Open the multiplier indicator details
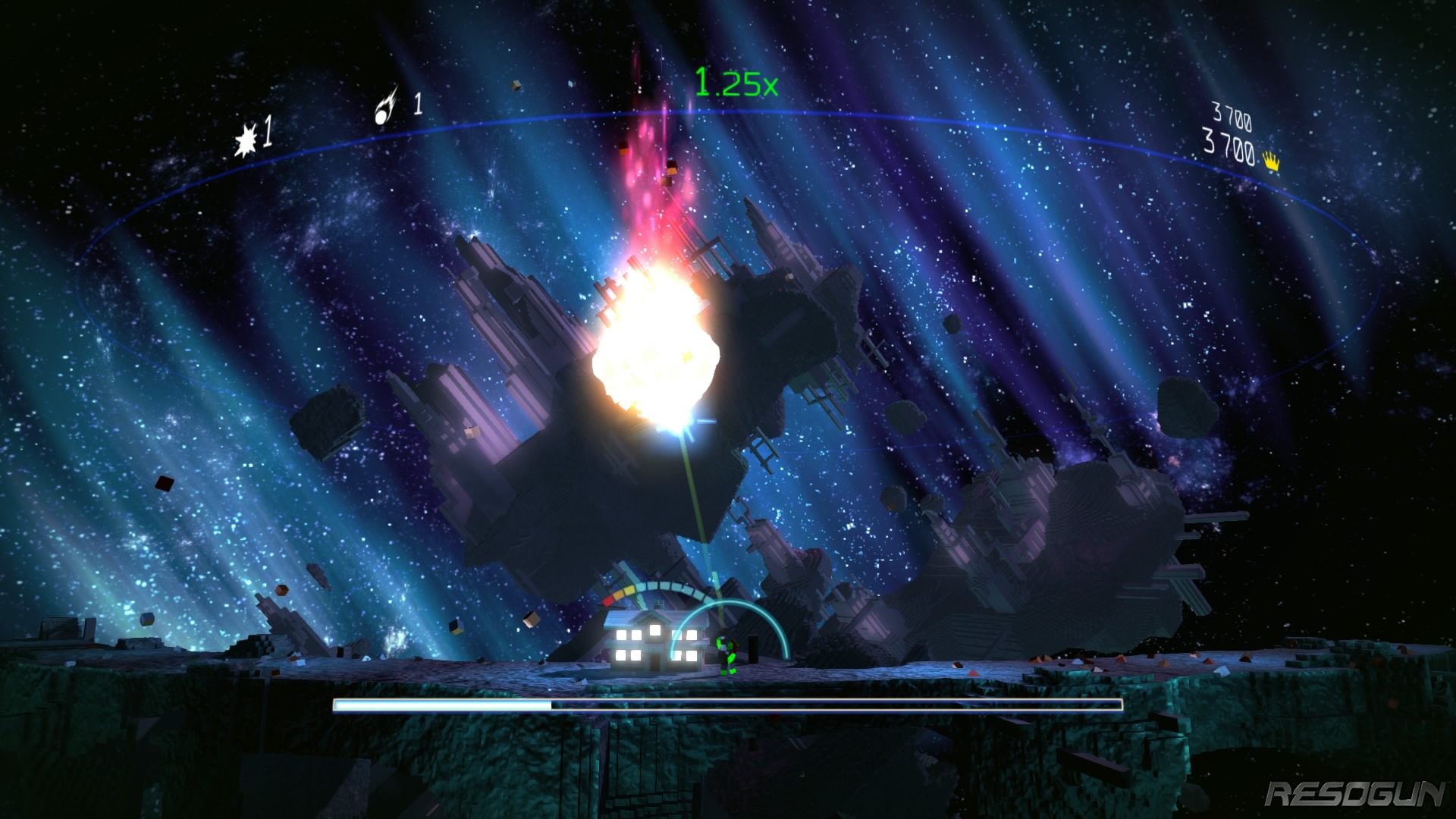Screen dimensions: 1456x819 [736, 81]
